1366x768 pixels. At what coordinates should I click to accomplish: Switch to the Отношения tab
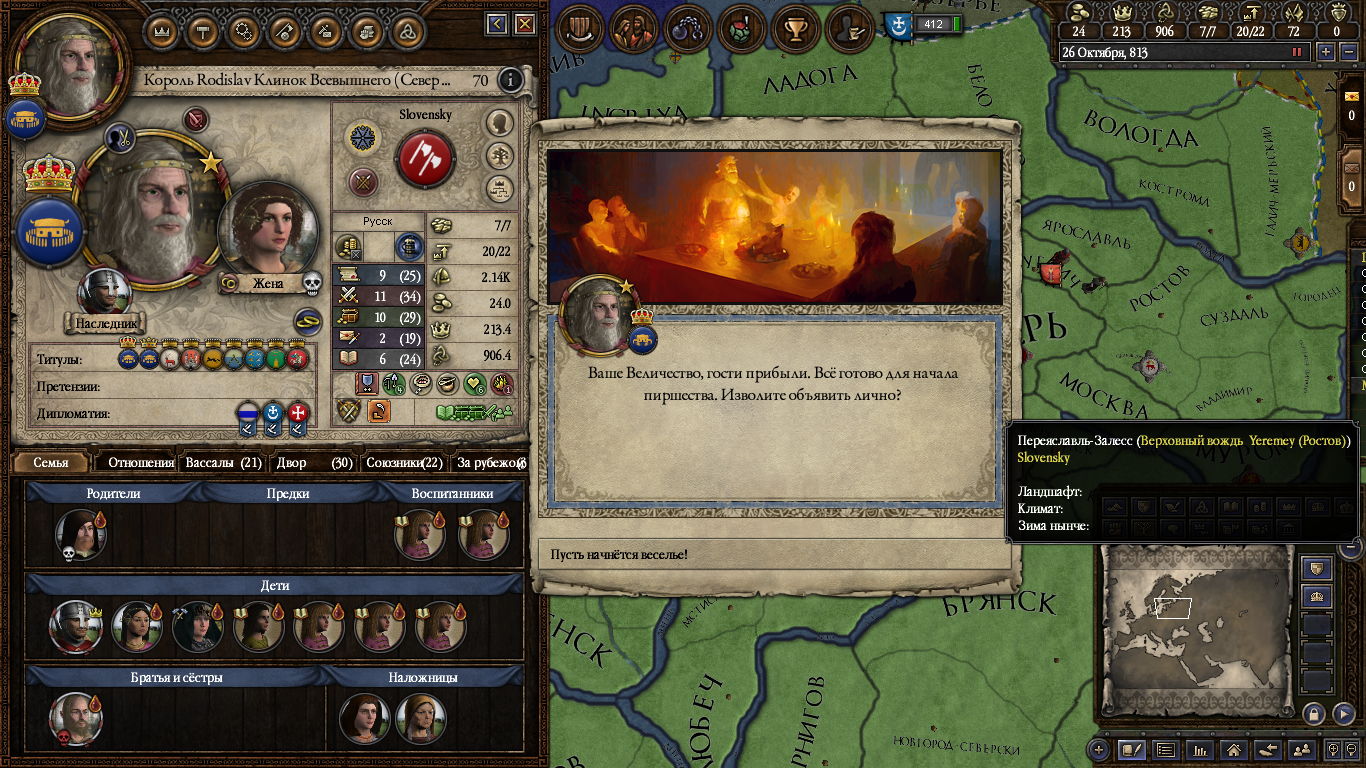[x=140, y=462]
